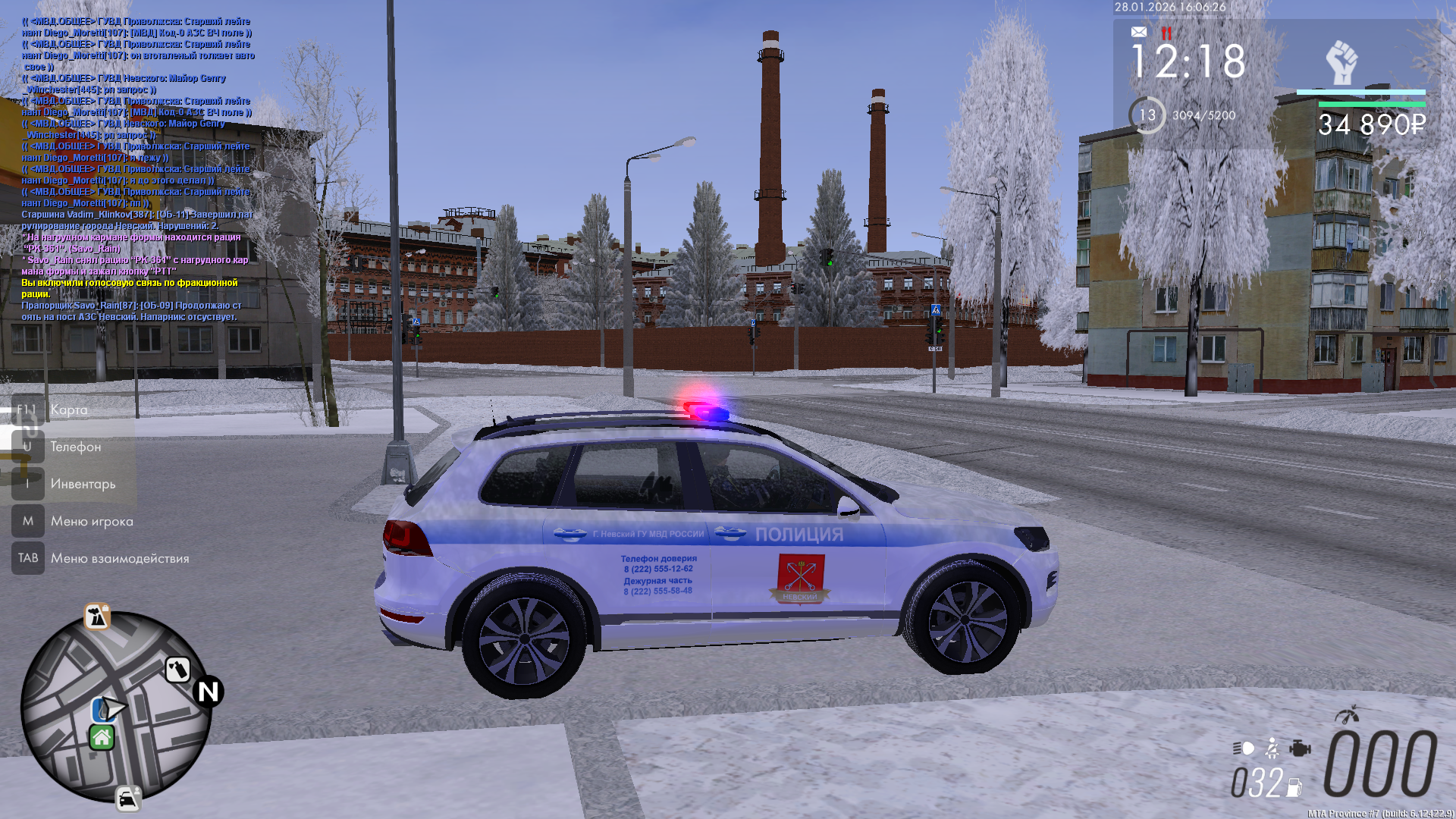Click the spray can marker on minimap
The height and width of the screenshot is (819, 1456).
[177, 670]
